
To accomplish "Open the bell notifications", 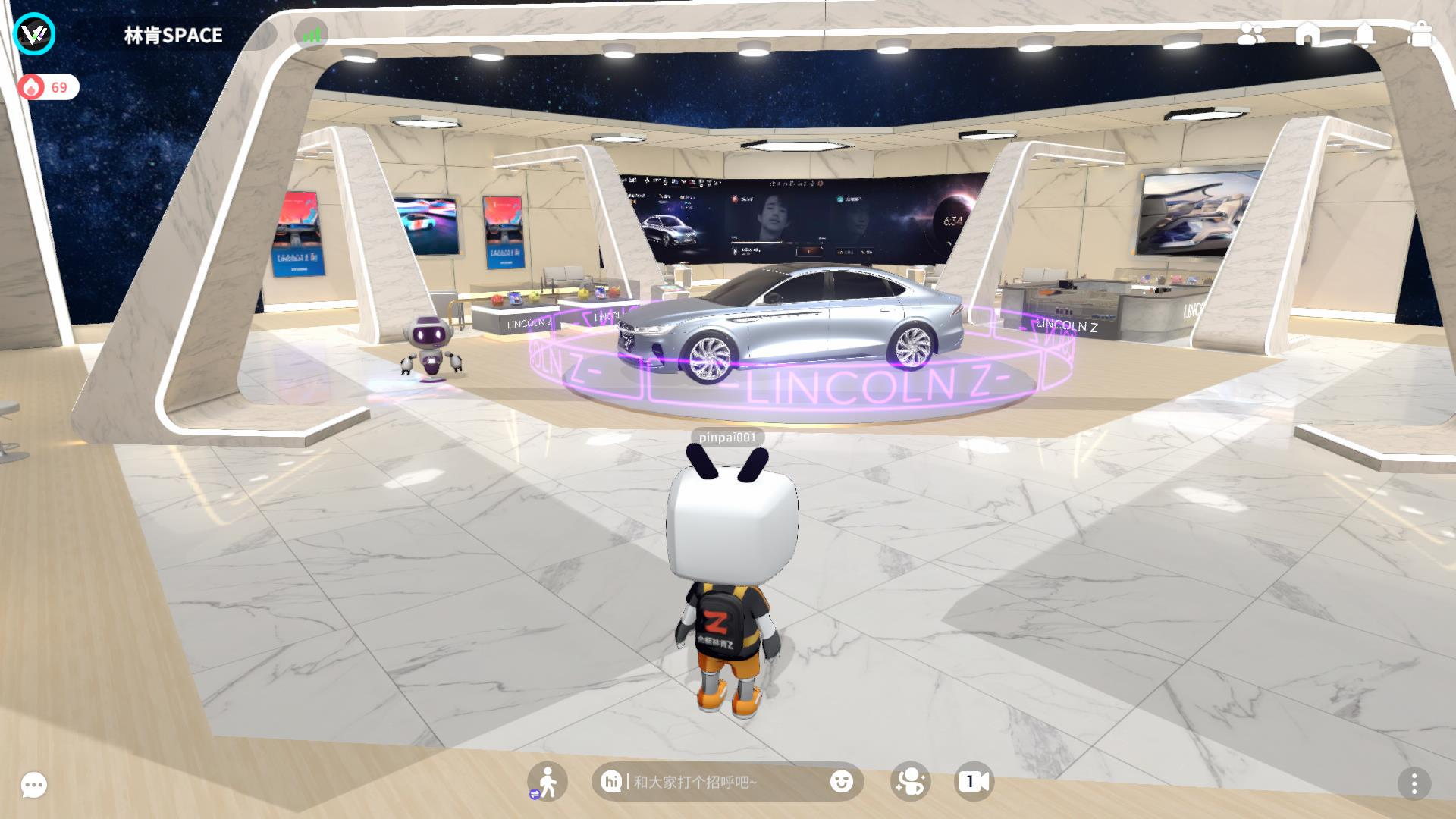I will point(1365,35).
